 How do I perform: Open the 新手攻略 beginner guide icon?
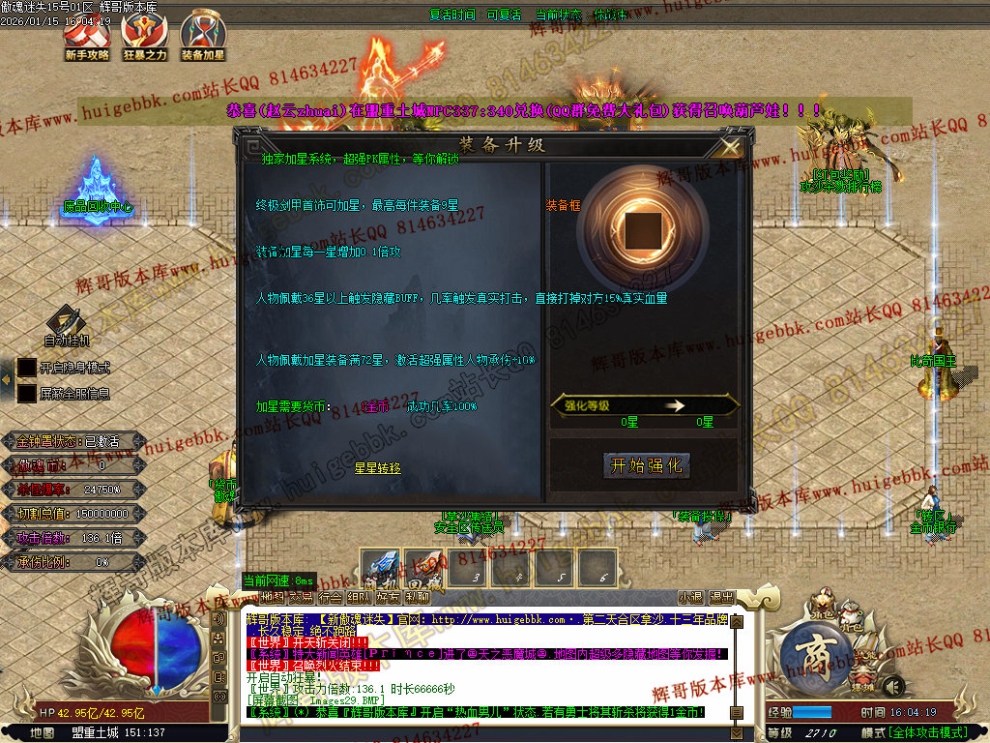pyautogui.click(x=86, y=36)
